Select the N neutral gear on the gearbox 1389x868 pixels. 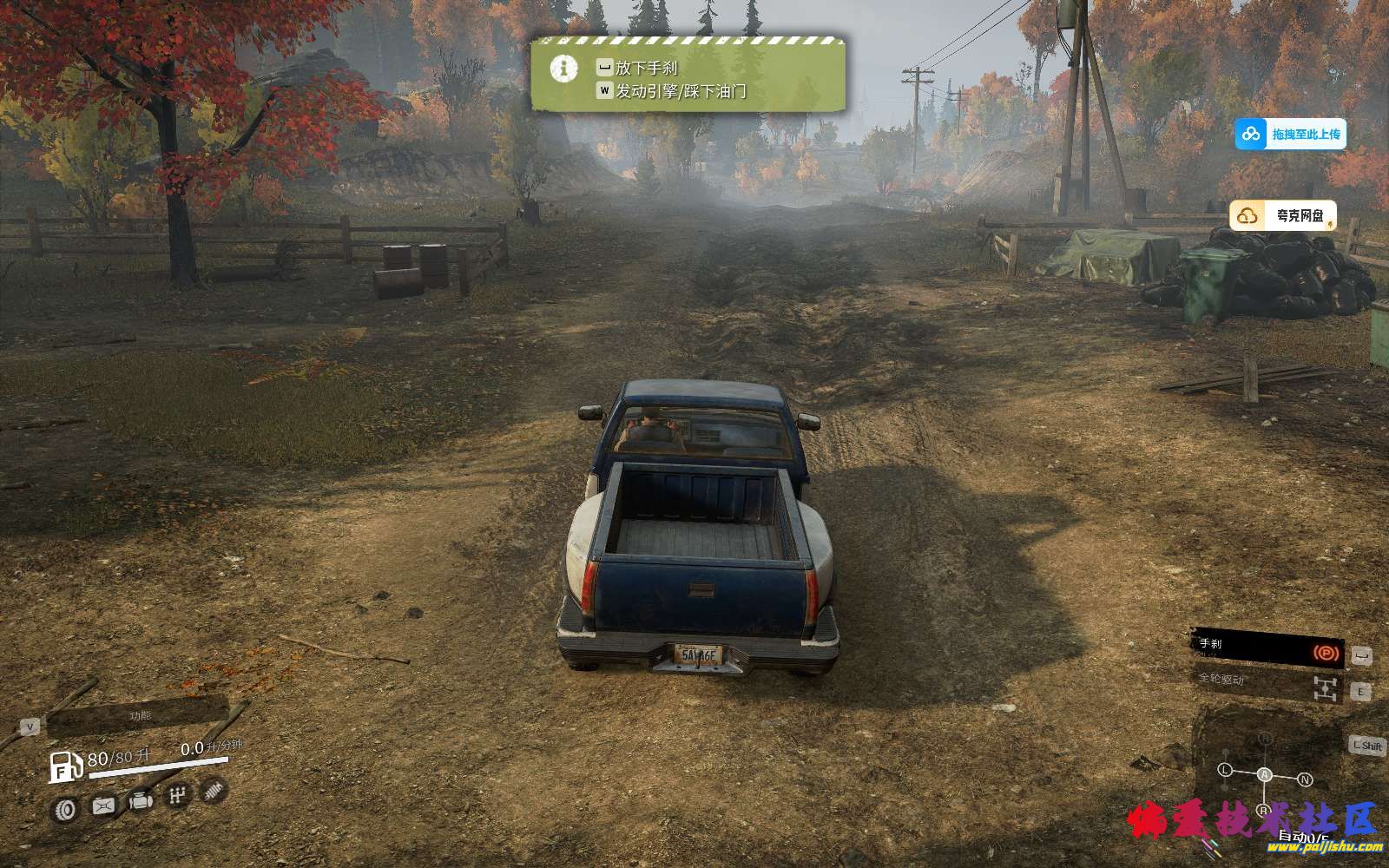pos(1304,779)
